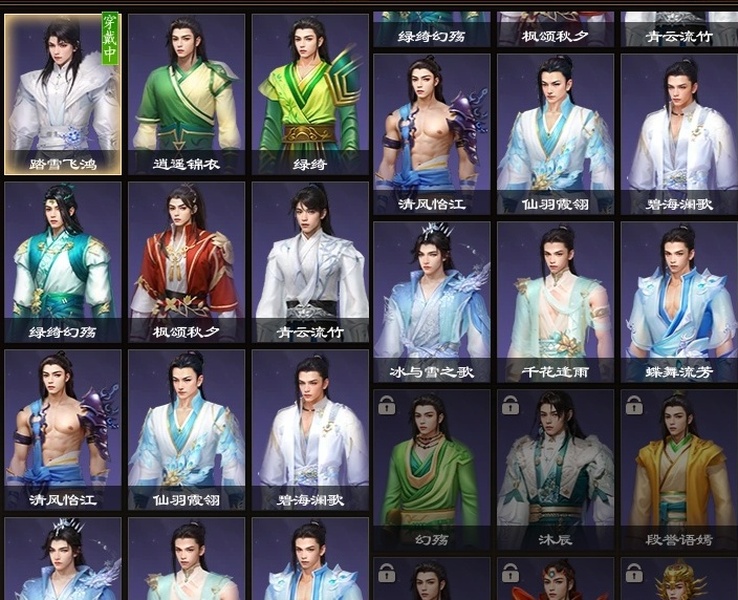The image size is (738, 600).
Task: Choose the green 逍遥锦衣 outfit
Action: coord(186,93)
